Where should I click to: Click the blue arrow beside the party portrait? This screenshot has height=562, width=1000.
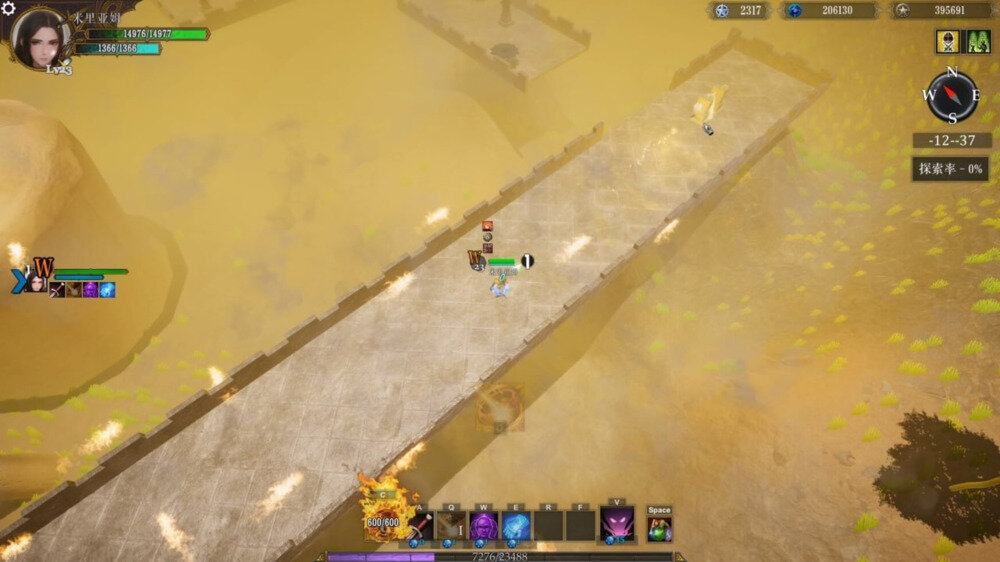click(18, 281)
